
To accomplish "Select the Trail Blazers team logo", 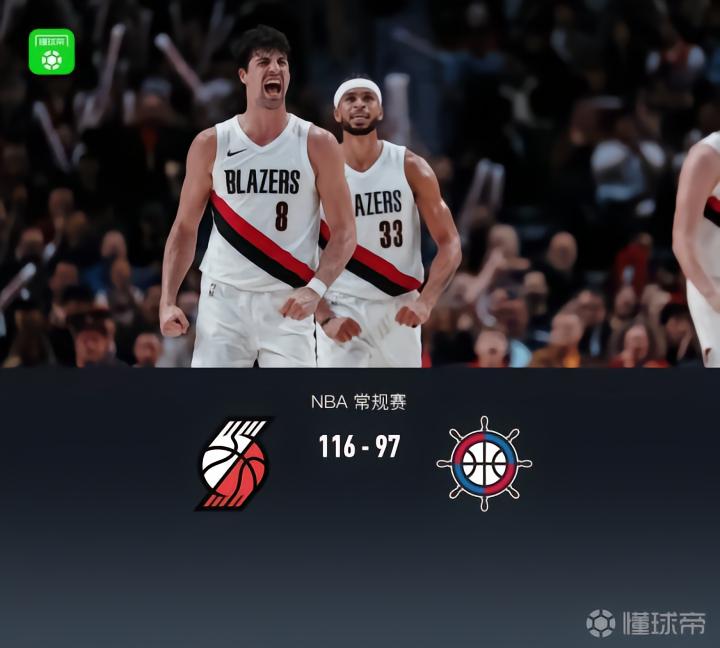I will 235,463.
